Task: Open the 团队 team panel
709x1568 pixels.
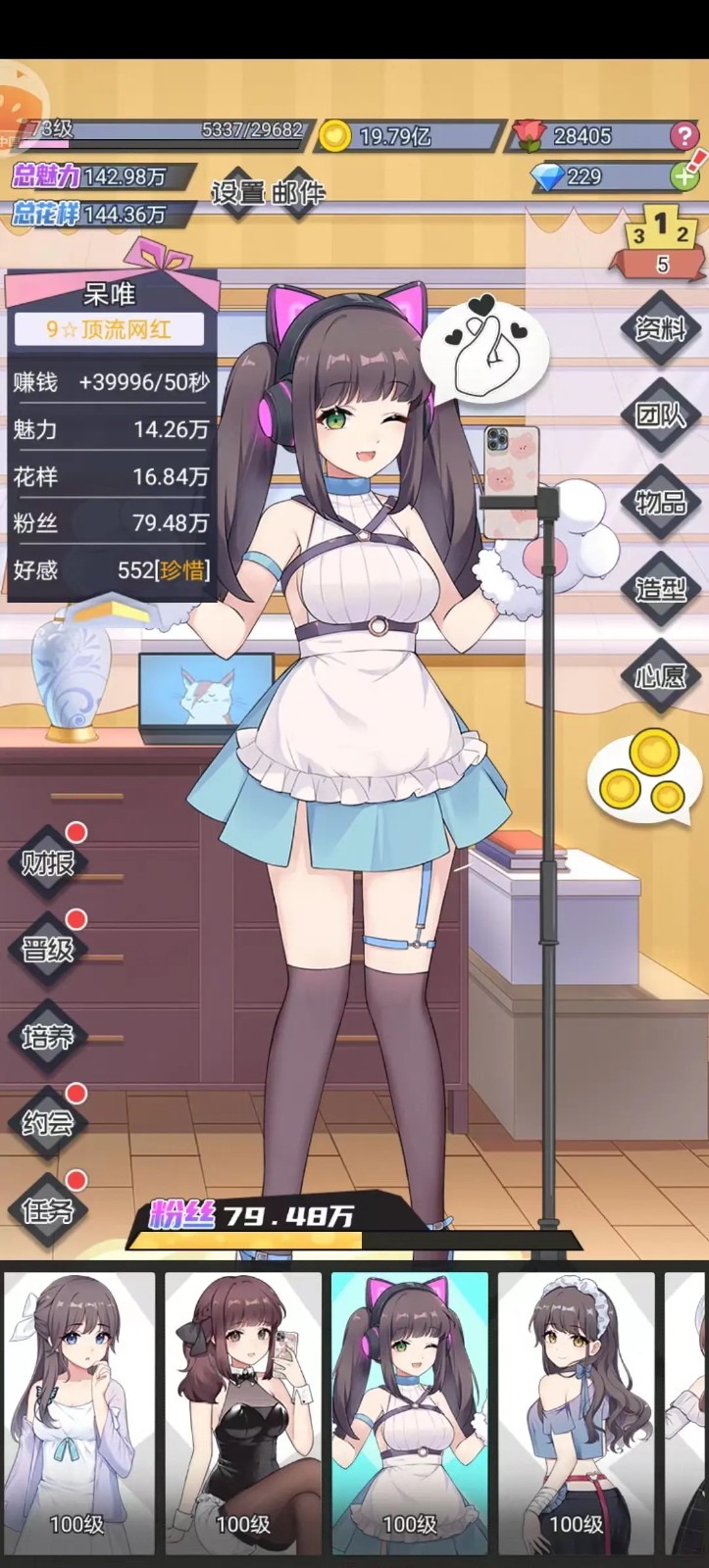Action: (660, 416)
